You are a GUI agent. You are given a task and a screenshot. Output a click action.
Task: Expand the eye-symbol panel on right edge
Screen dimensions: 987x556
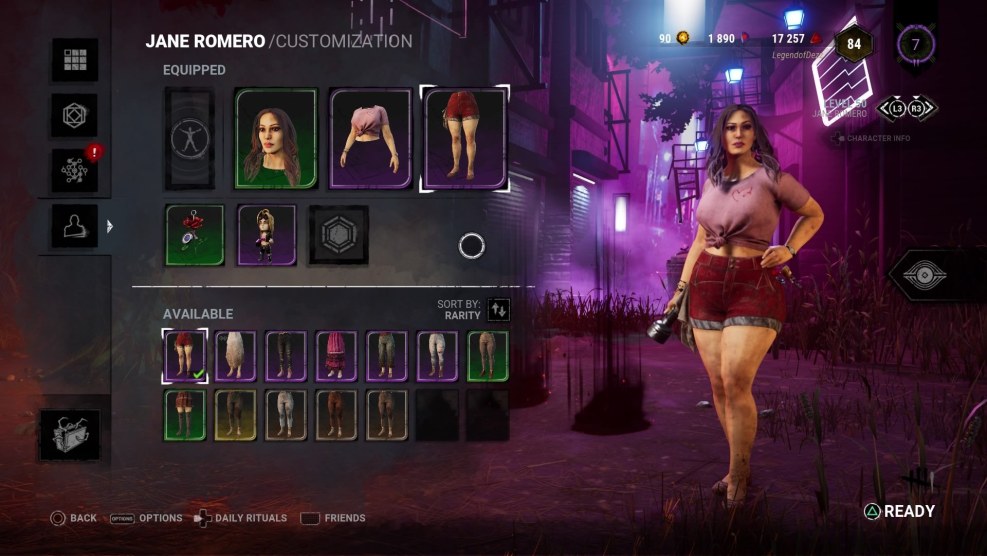point(938,276)
